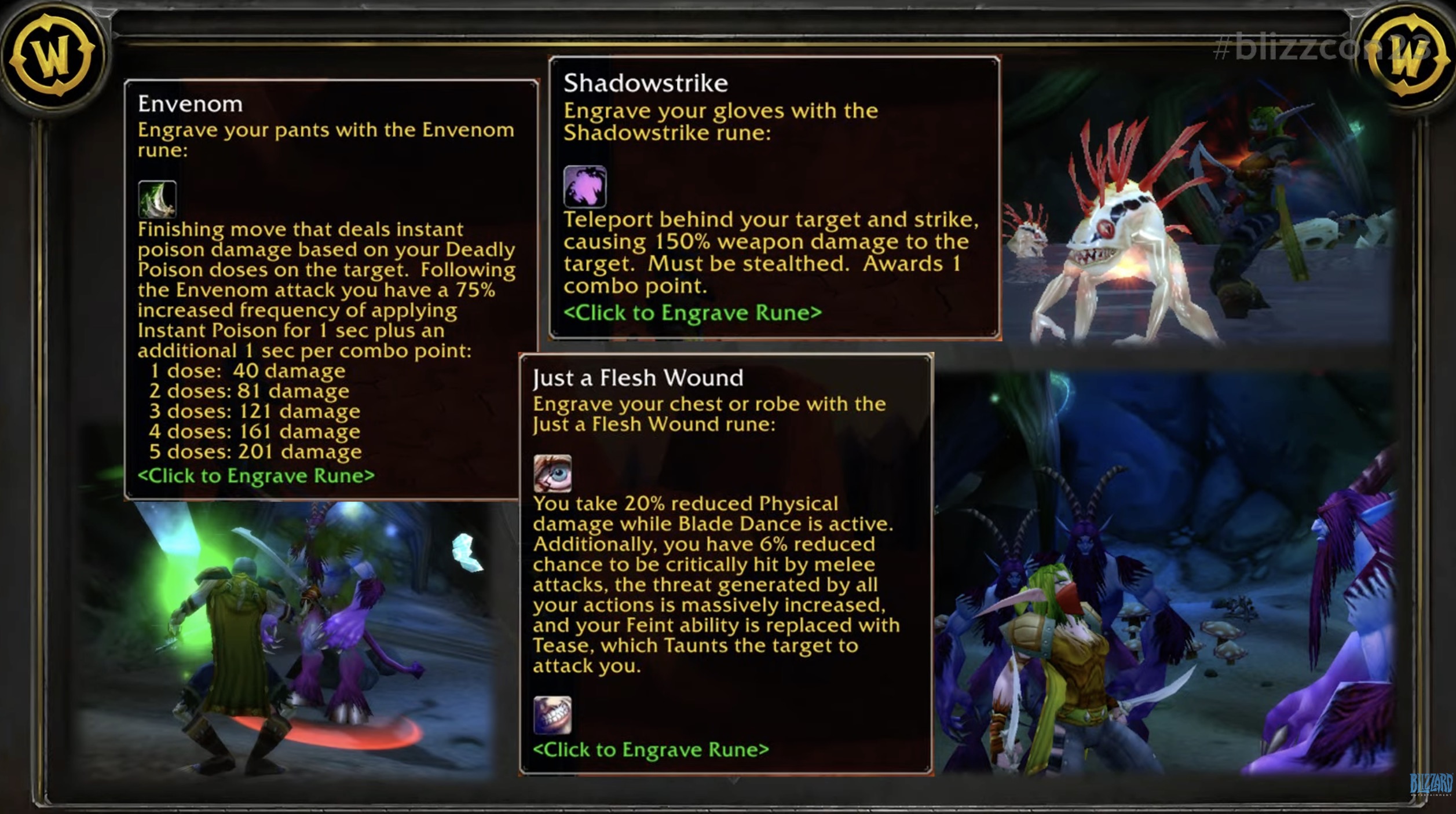
Task: Choose the purple Shadowstrike ability icon
Action: point(585,186)
